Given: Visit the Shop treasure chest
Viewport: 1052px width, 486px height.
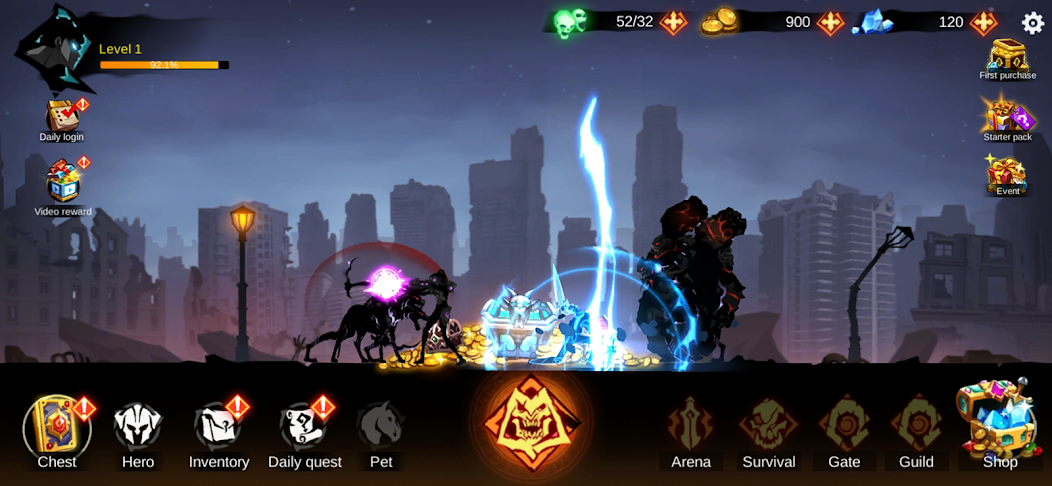Looking at the screenshot, I should pyautogui.click(x=999, y=422).
